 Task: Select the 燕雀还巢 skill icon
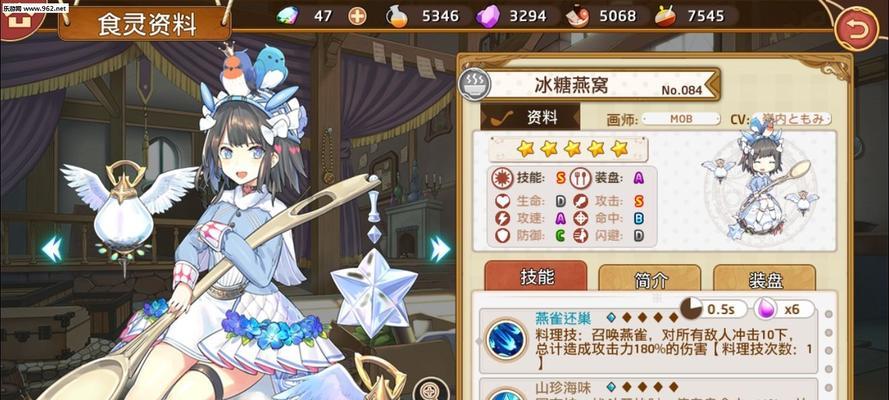point(505,340)
